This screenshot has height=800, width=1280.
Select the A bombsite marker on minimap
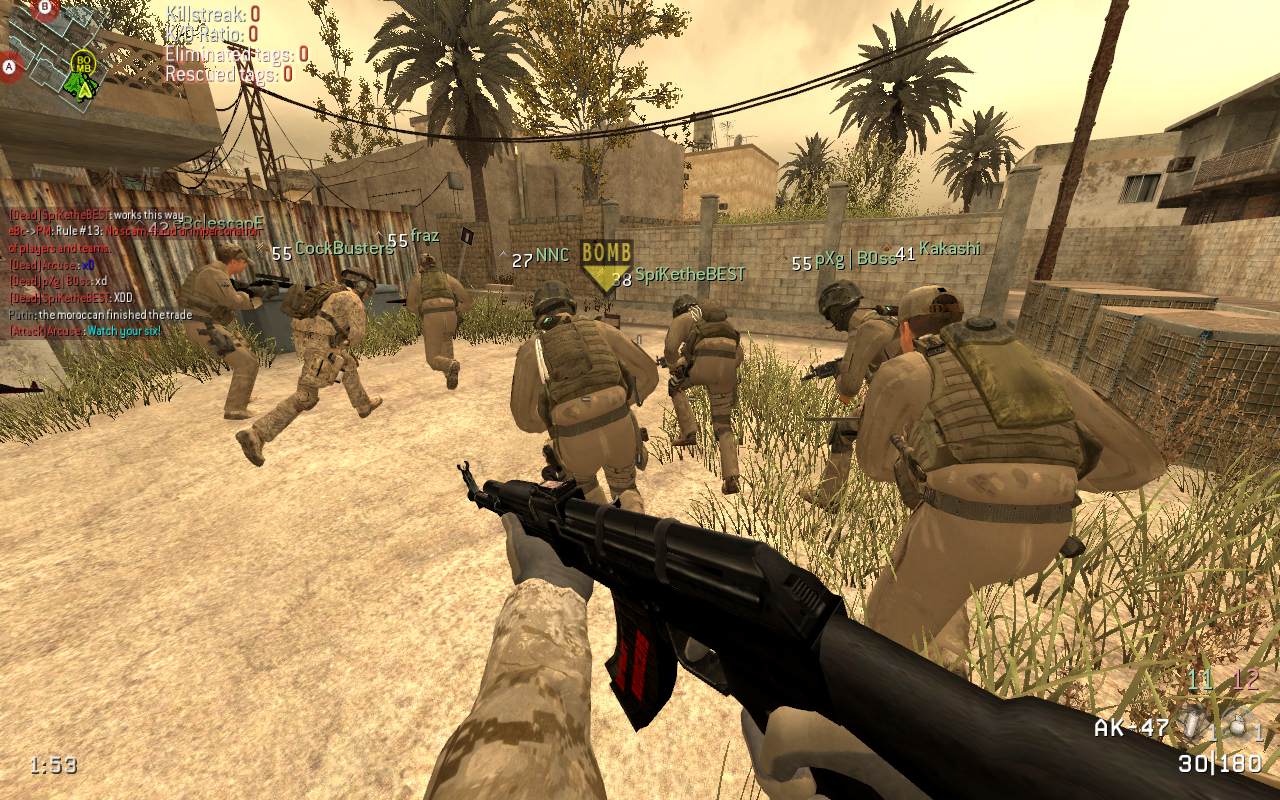pos(10,68)
